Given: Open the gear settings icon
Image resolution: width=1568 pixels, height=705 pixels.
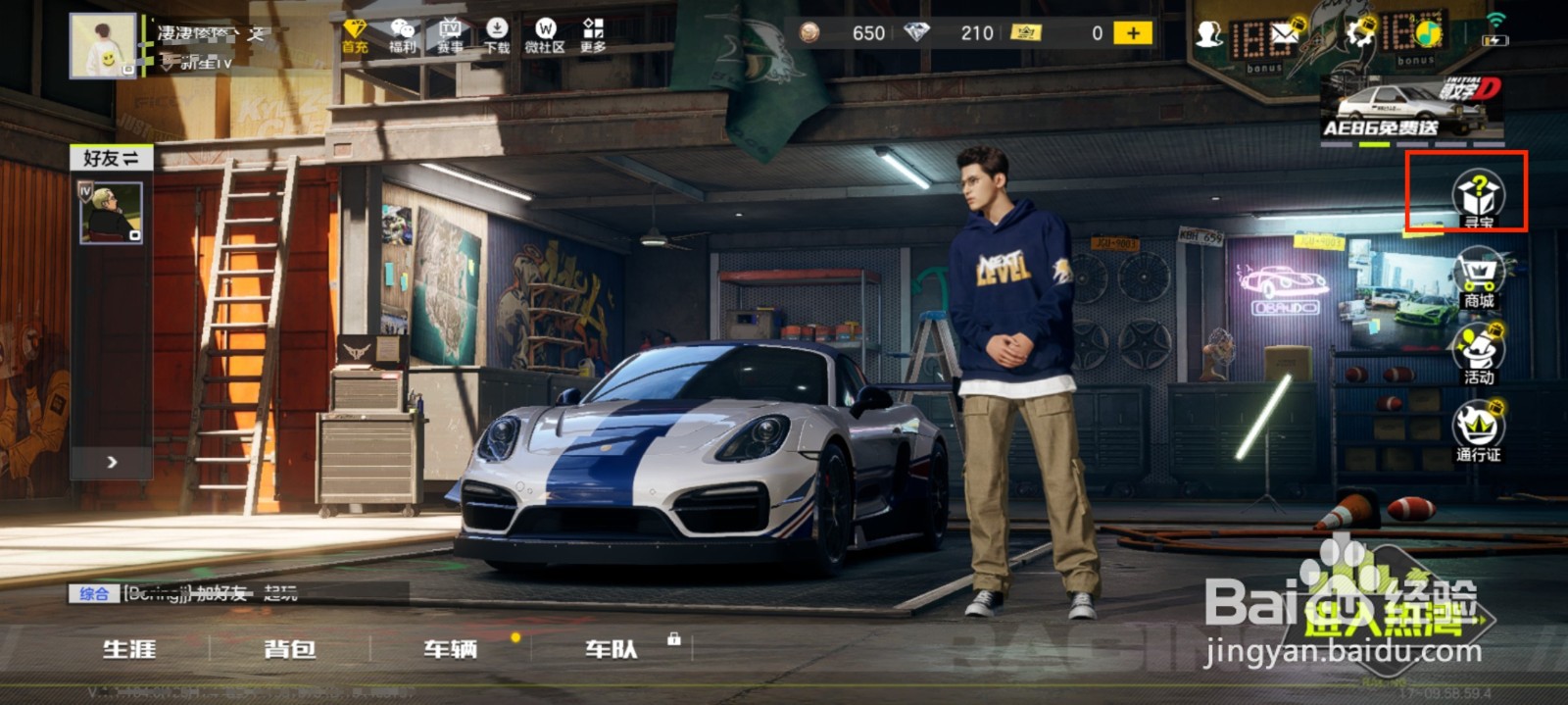Looking at the screenshot, I should tap(1360, 34).
